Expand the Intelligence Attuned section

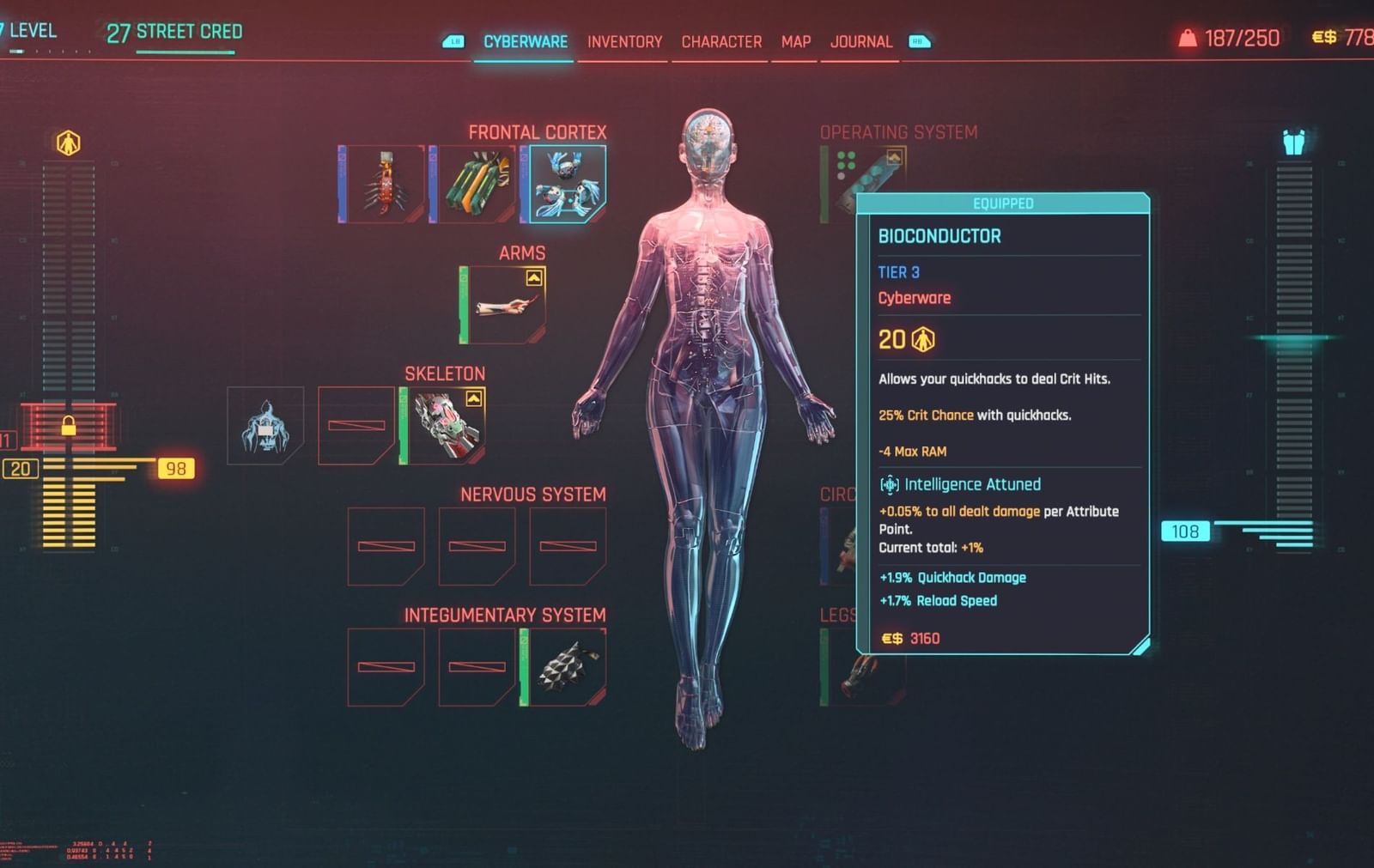973,484
